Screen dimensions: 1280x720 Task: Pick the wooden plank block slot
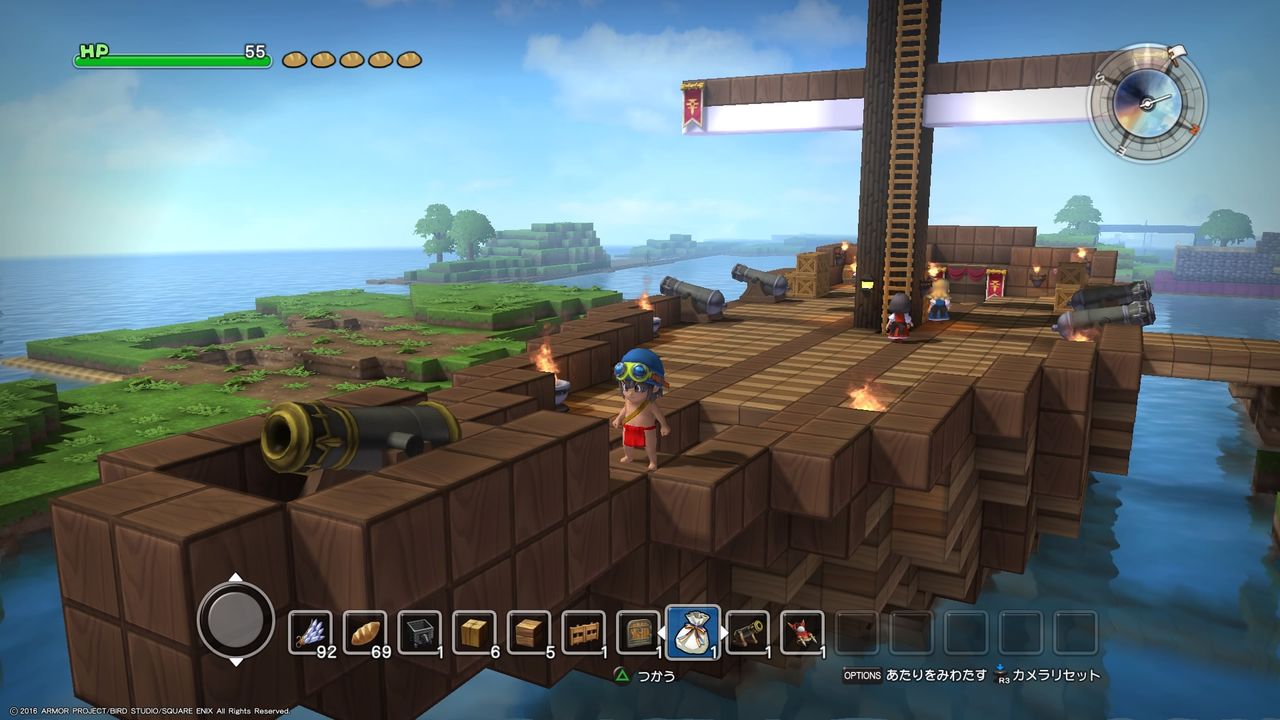pos(528,632)
